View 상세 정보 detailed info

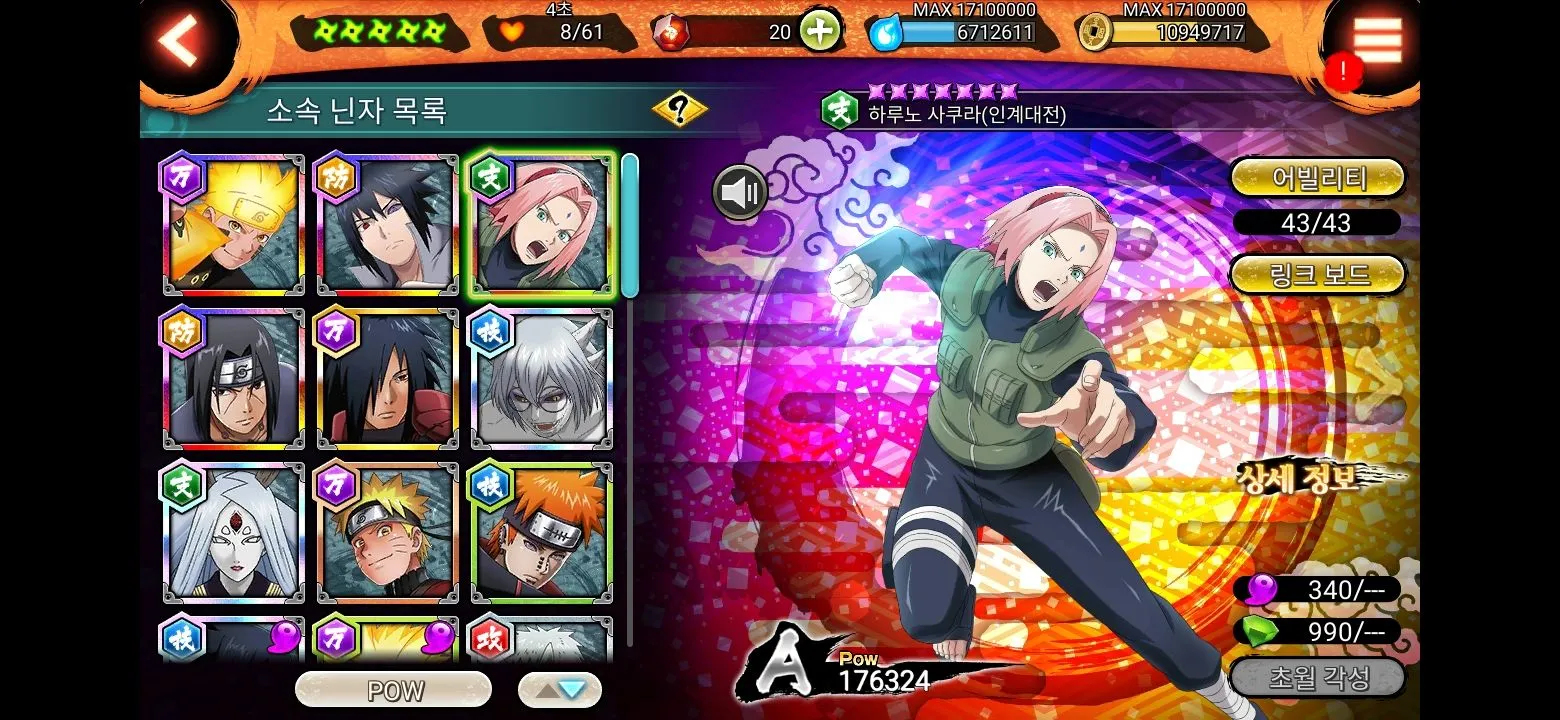pyautogui.click(x=1300, y=478)
